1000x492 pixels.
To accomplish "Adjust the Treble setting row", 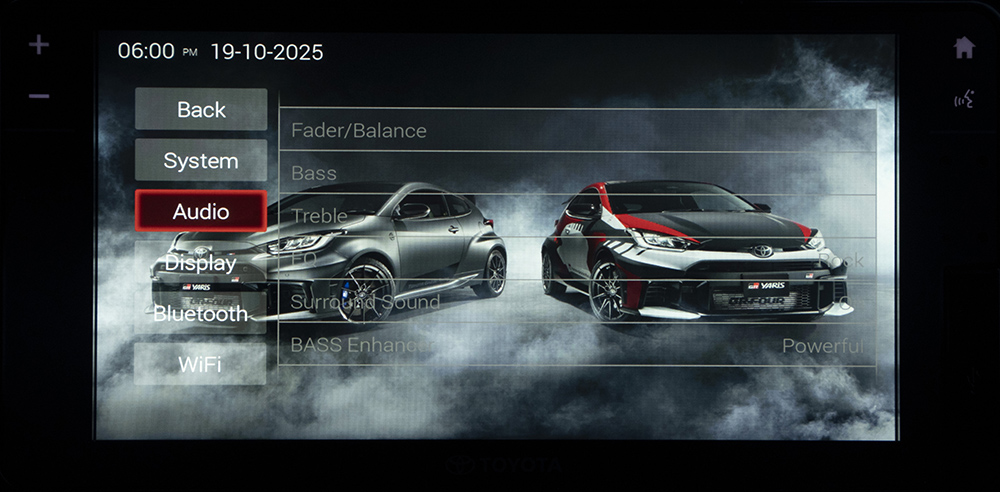I will tap(577, 216).
